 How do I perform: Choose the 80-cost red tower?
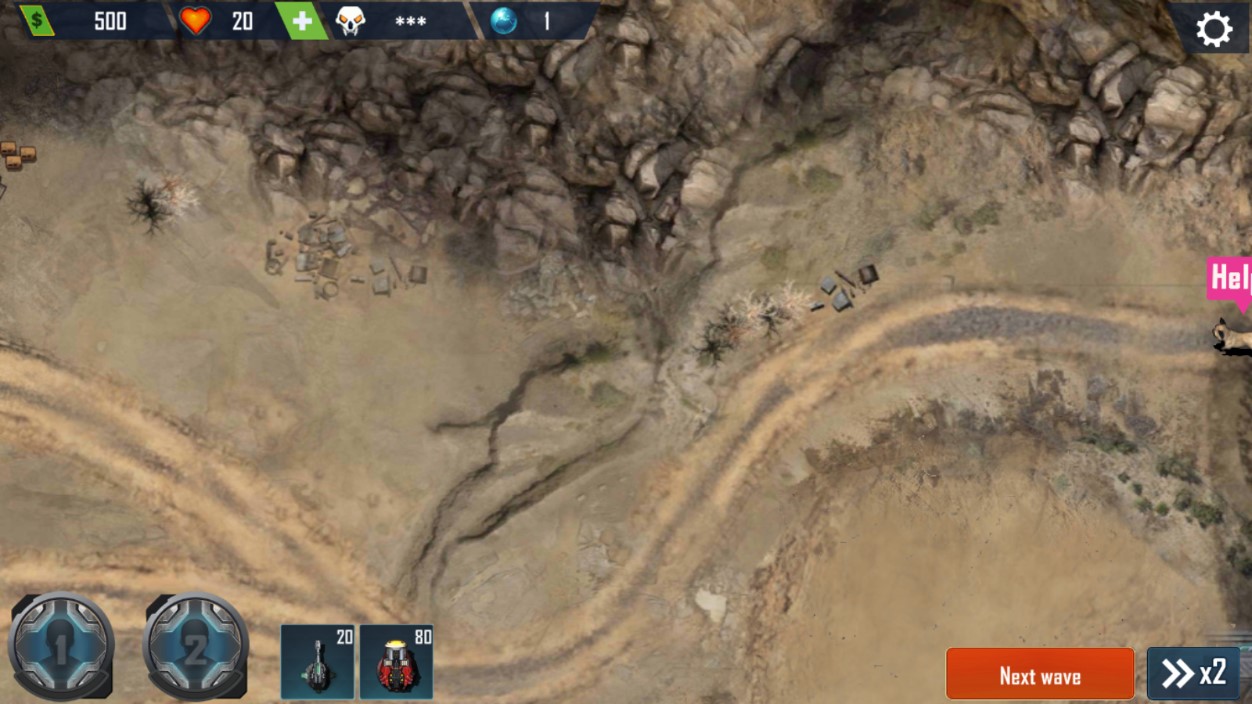396,662
